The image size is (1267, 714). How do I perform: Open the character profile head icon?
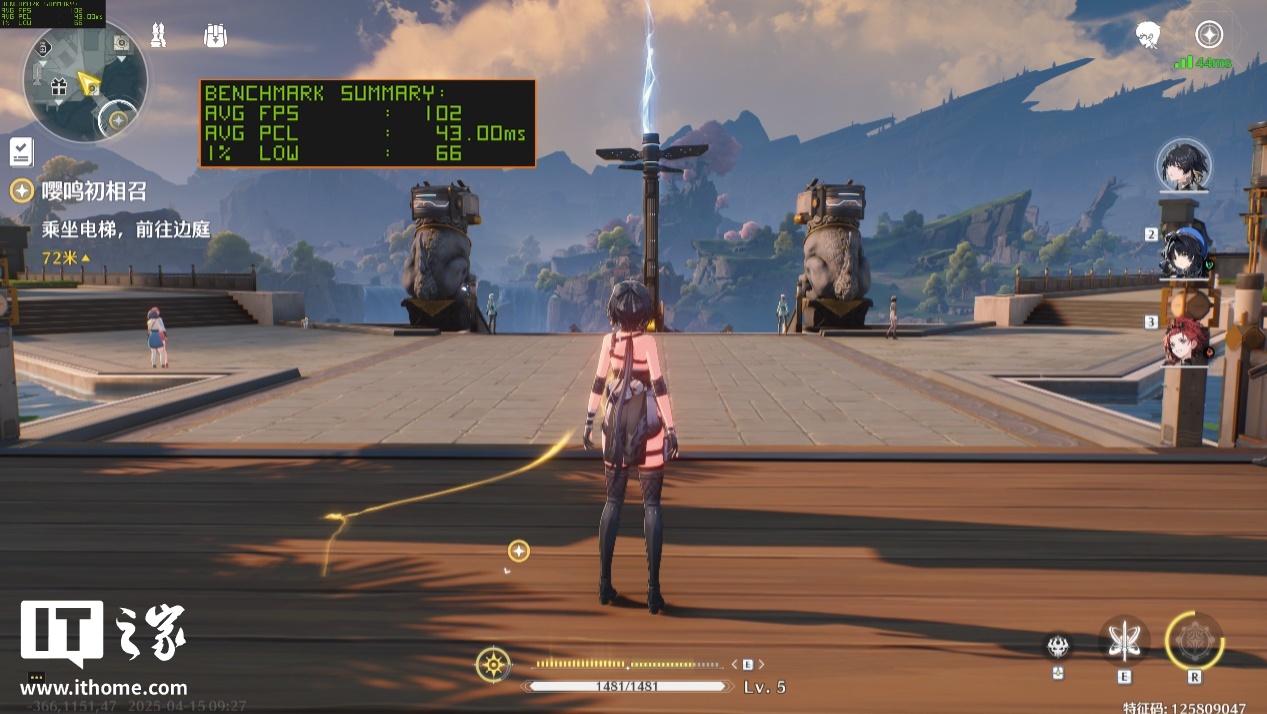click(1148, 36)
